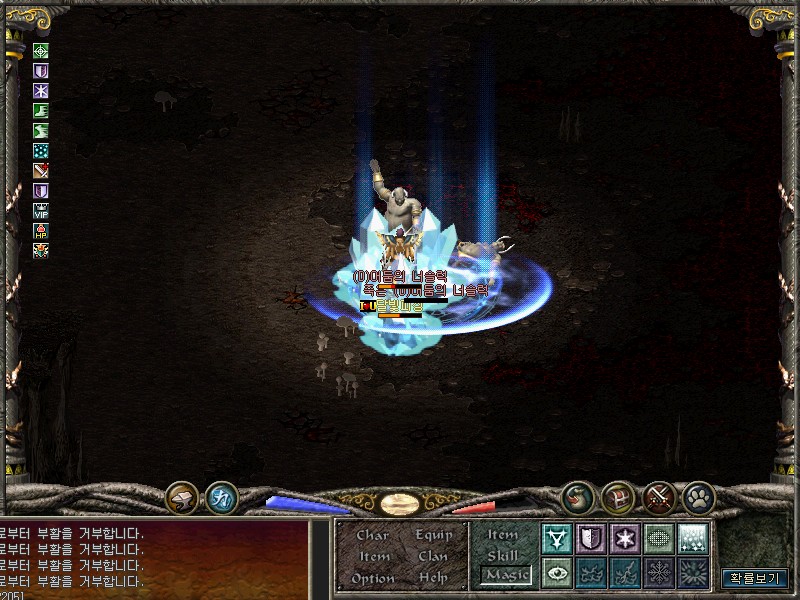Open the Char menu

pos(372,535)
